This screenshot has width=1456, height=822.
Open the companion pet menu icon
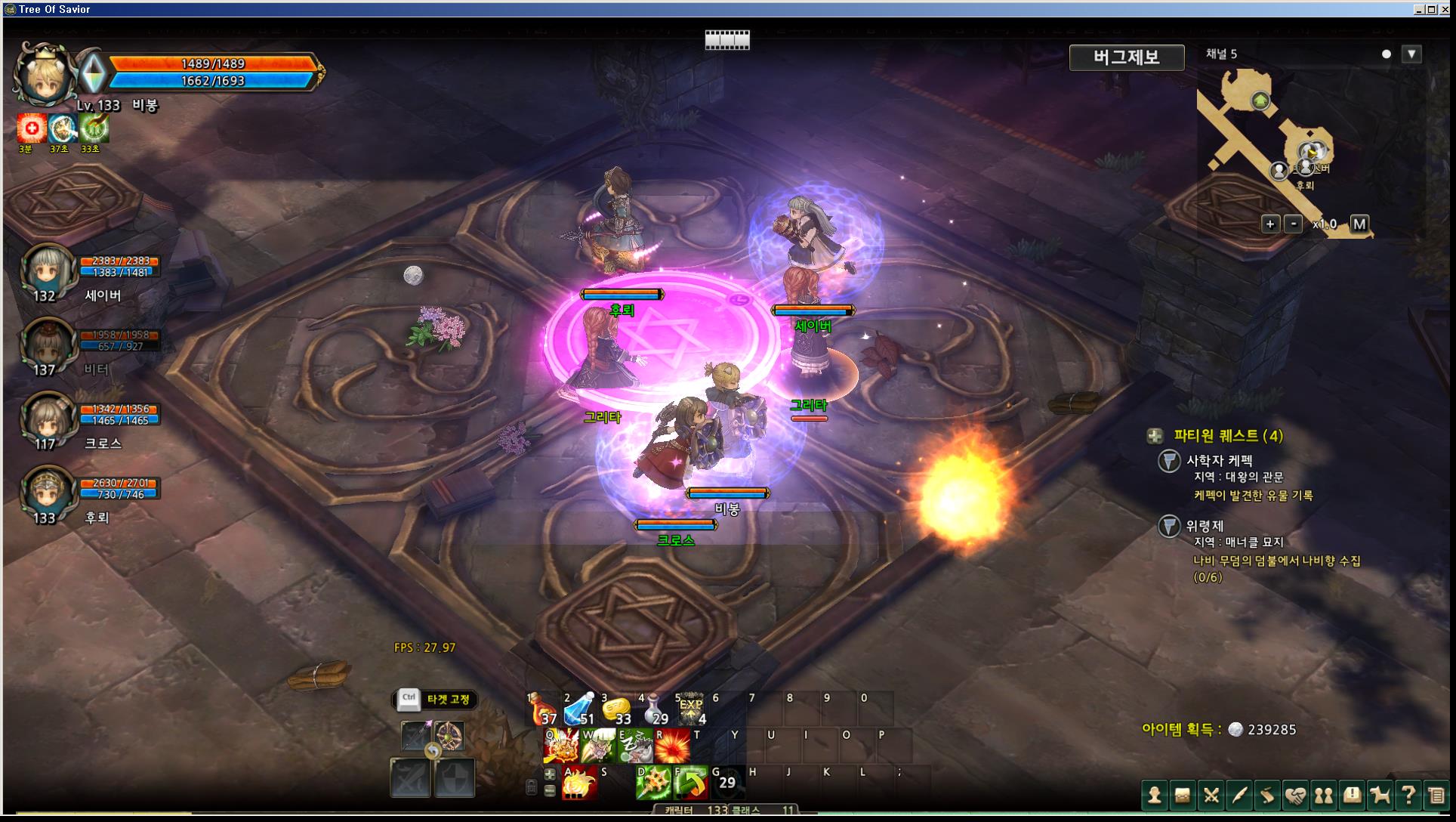pyautogui.click(x=1380, y=796)
